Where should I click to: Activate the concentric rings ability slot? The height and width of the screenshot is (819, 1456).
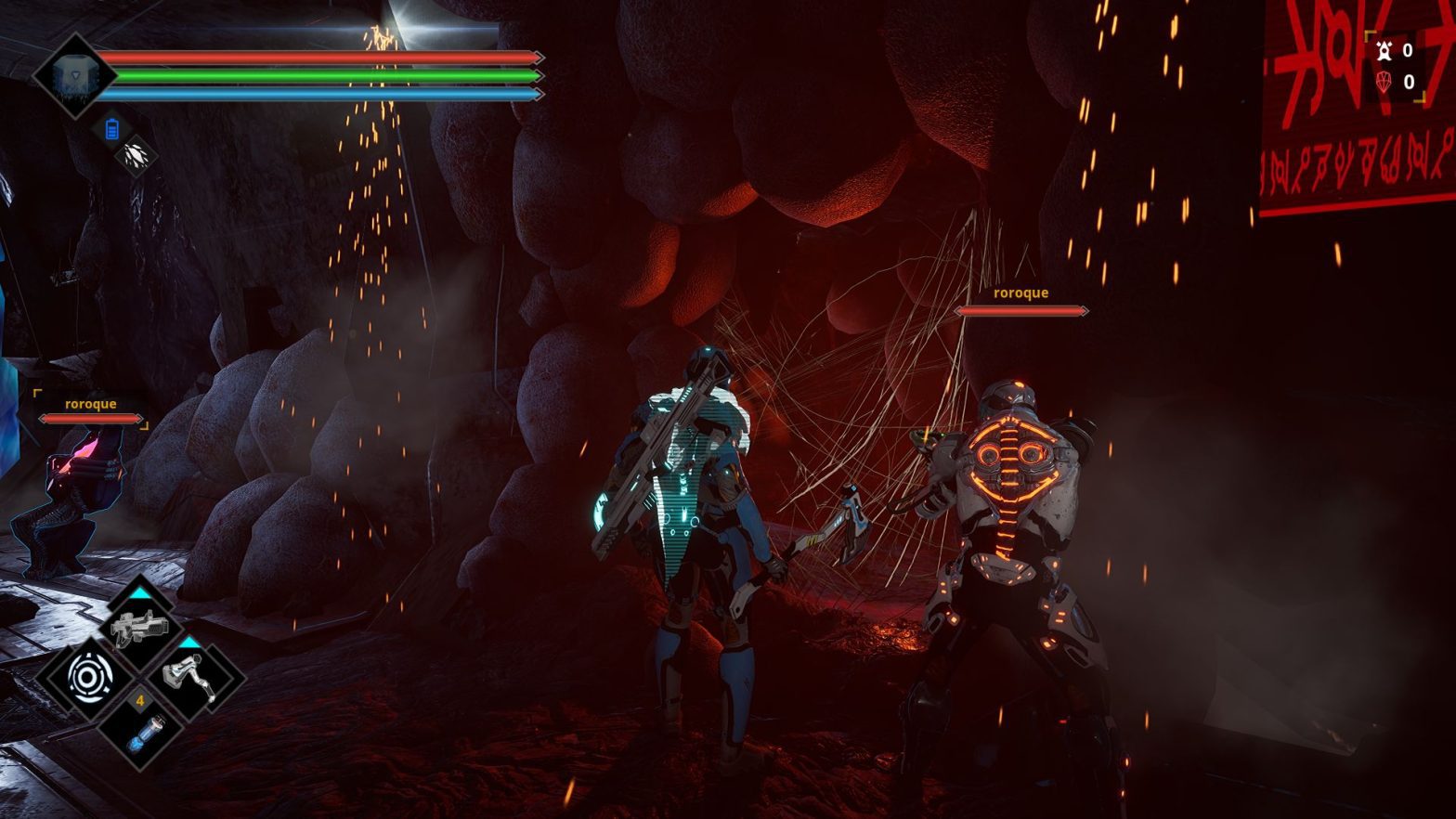(86, 678)
